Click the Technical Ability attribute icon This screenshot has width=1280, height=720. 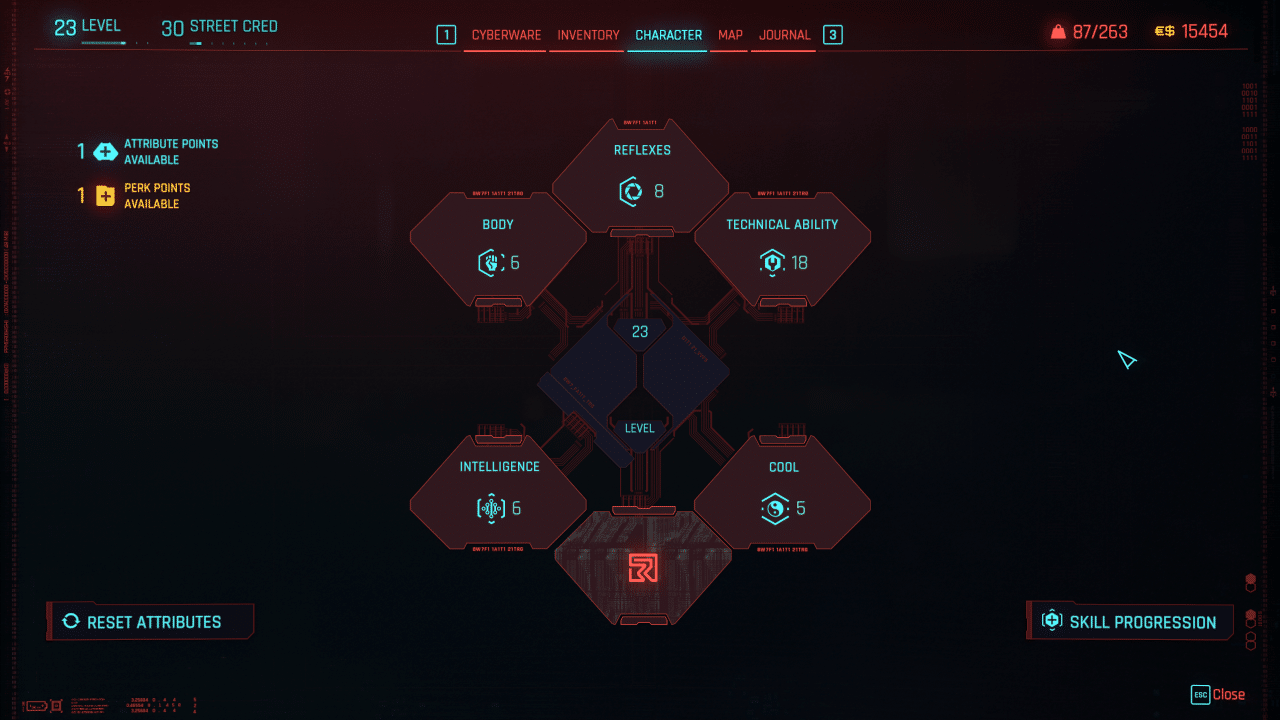coord(770,262)
